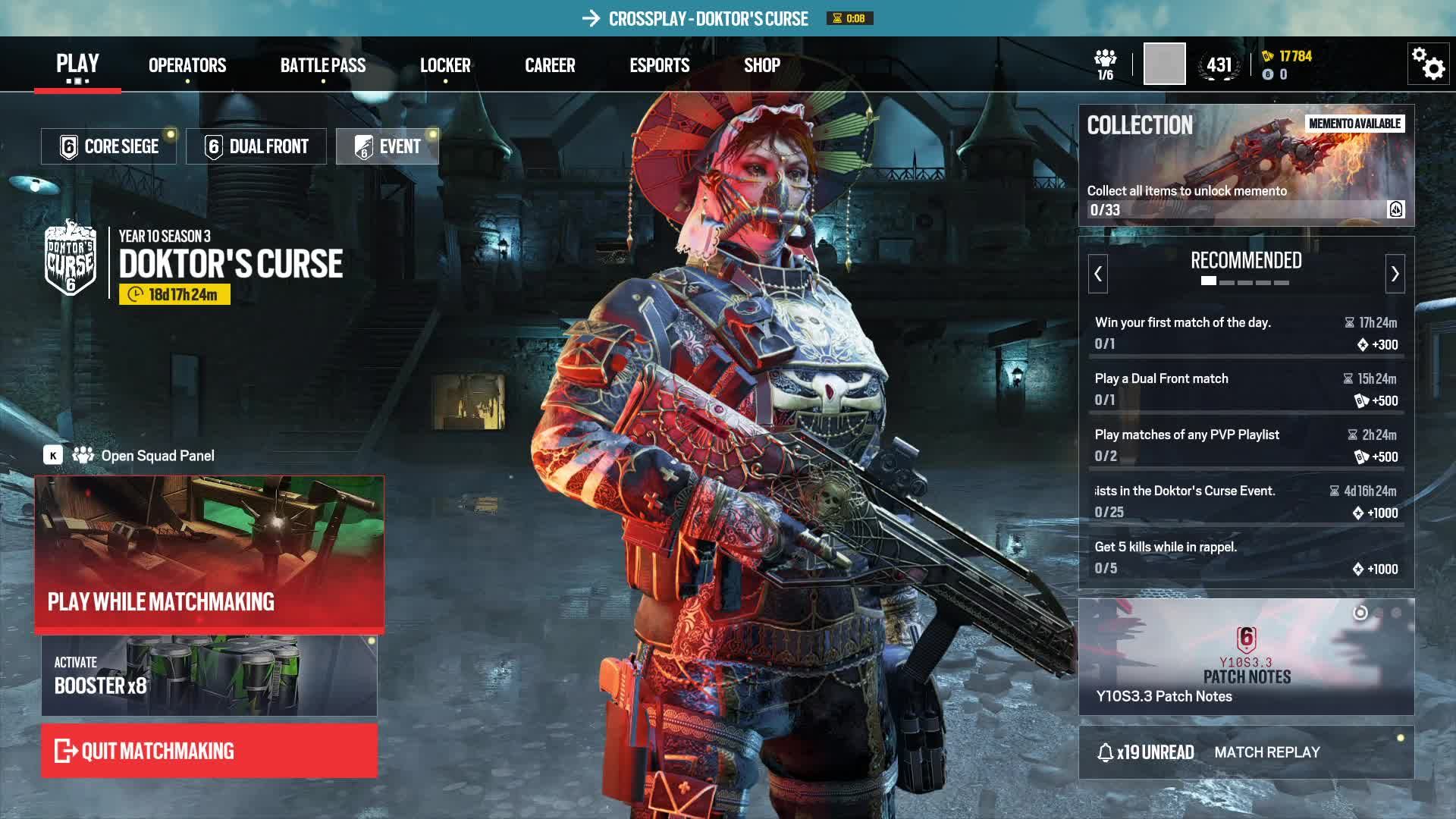Open settings with the gear icon

point(1429,64)
